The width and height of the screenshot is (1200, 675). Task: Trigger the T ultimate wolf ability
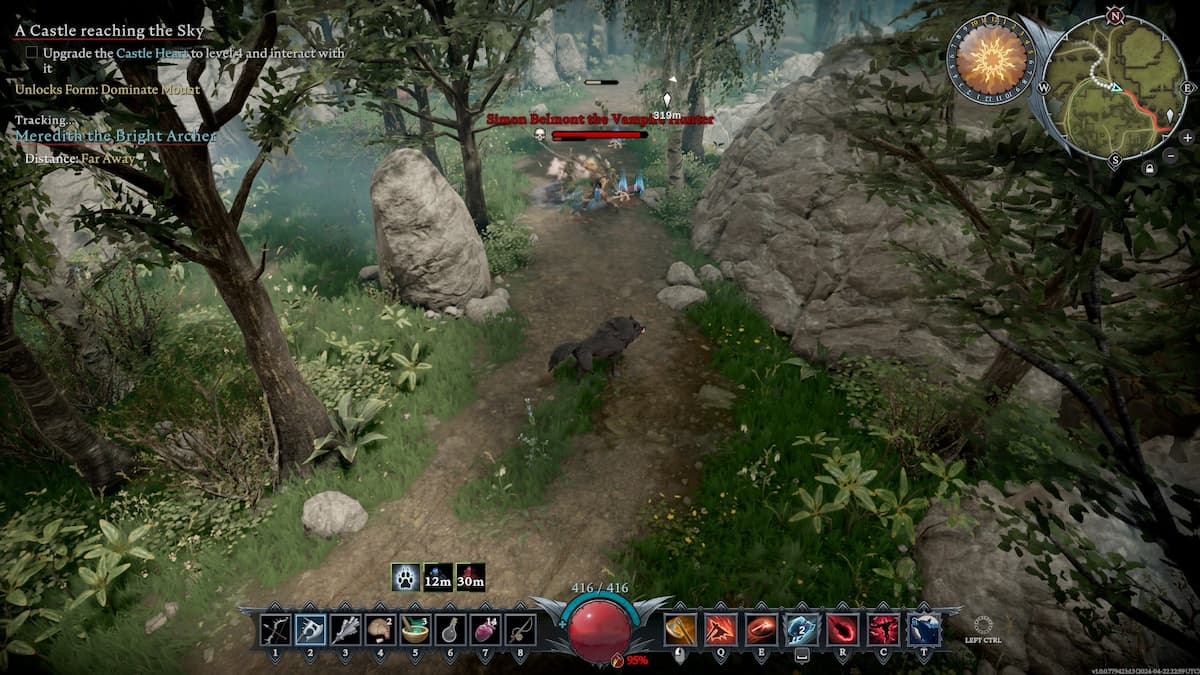pyautogui.click(x=923, y=629)
